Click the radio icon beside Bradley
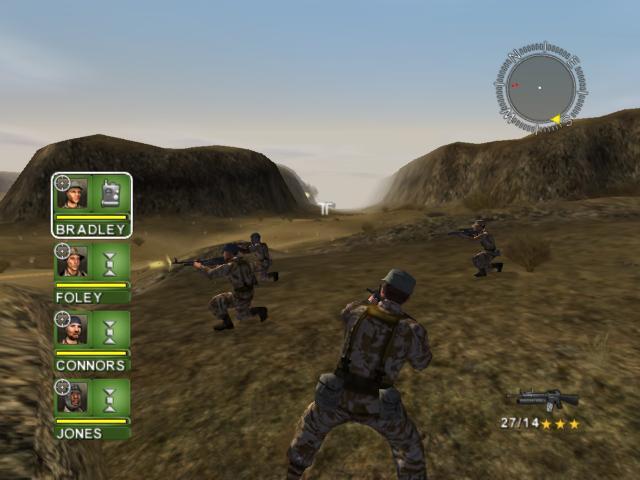 [110, 193]
